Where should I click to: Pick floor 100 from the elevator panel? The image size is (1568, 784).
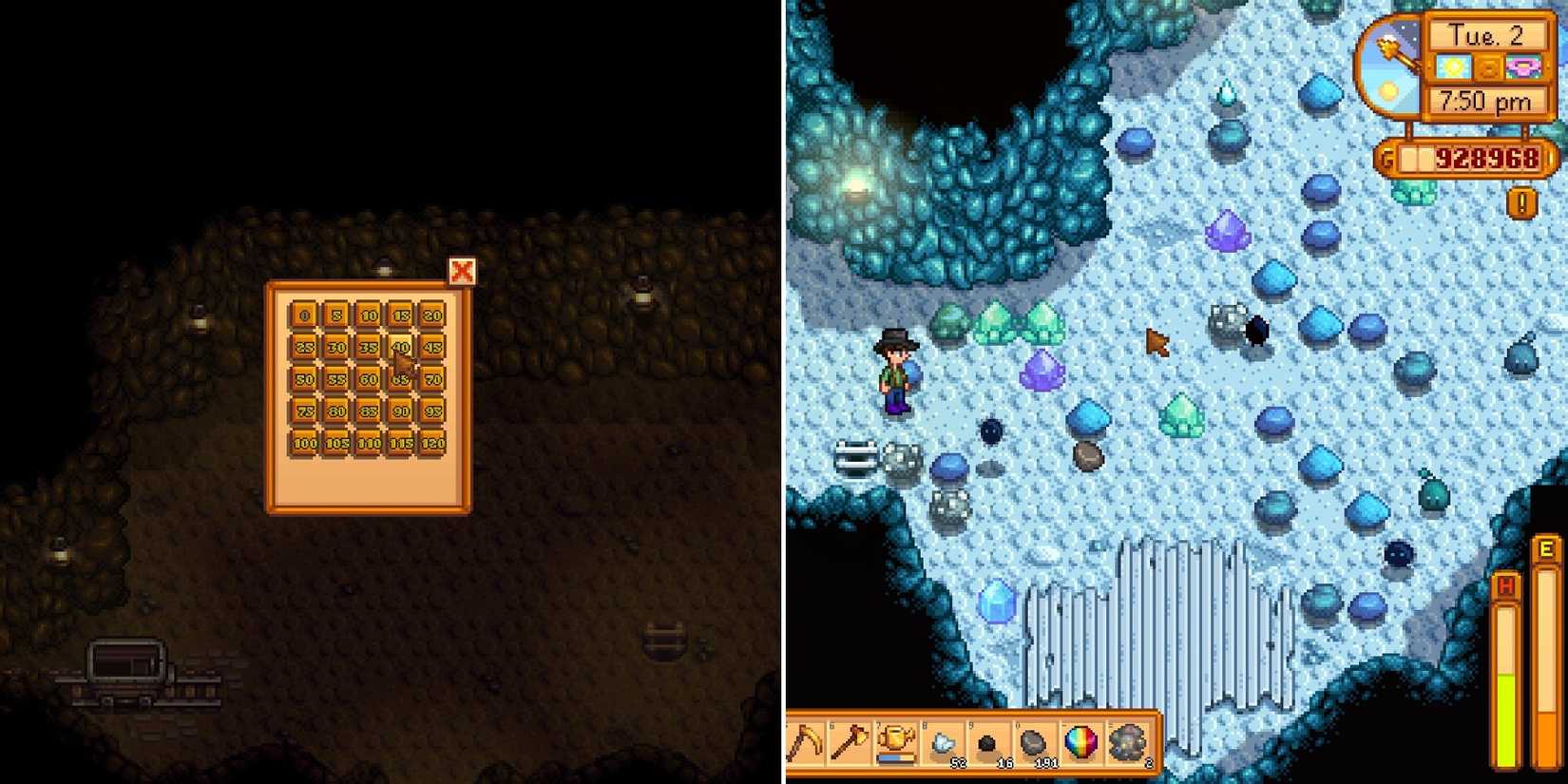305,442
